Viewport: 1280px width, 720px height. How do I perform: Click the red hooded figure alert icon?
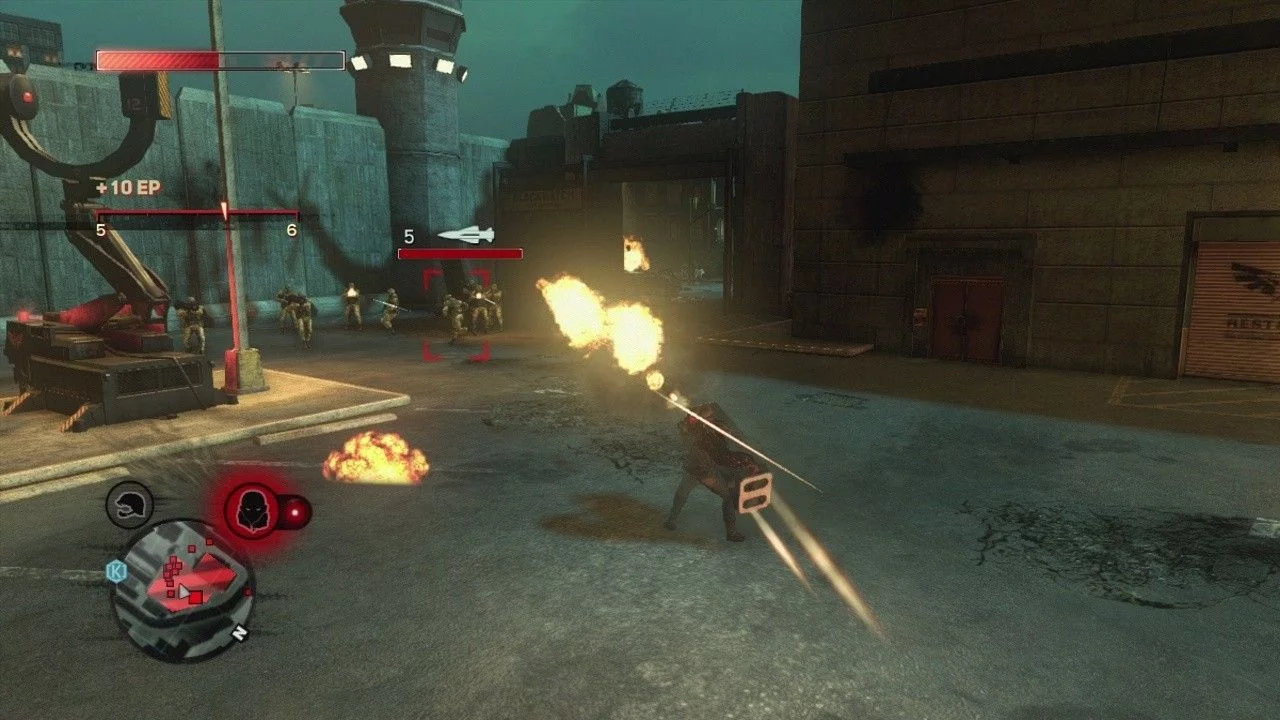(x=251, y=511)
